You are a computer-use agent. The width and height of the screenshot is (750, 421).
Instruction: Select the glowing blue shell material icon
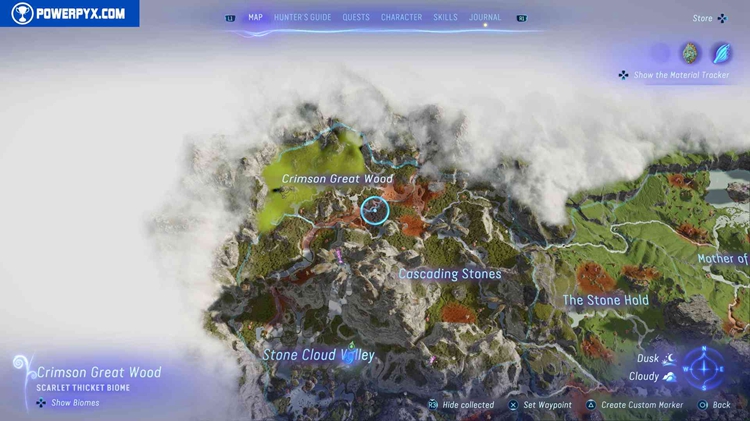tap(720, 53)
